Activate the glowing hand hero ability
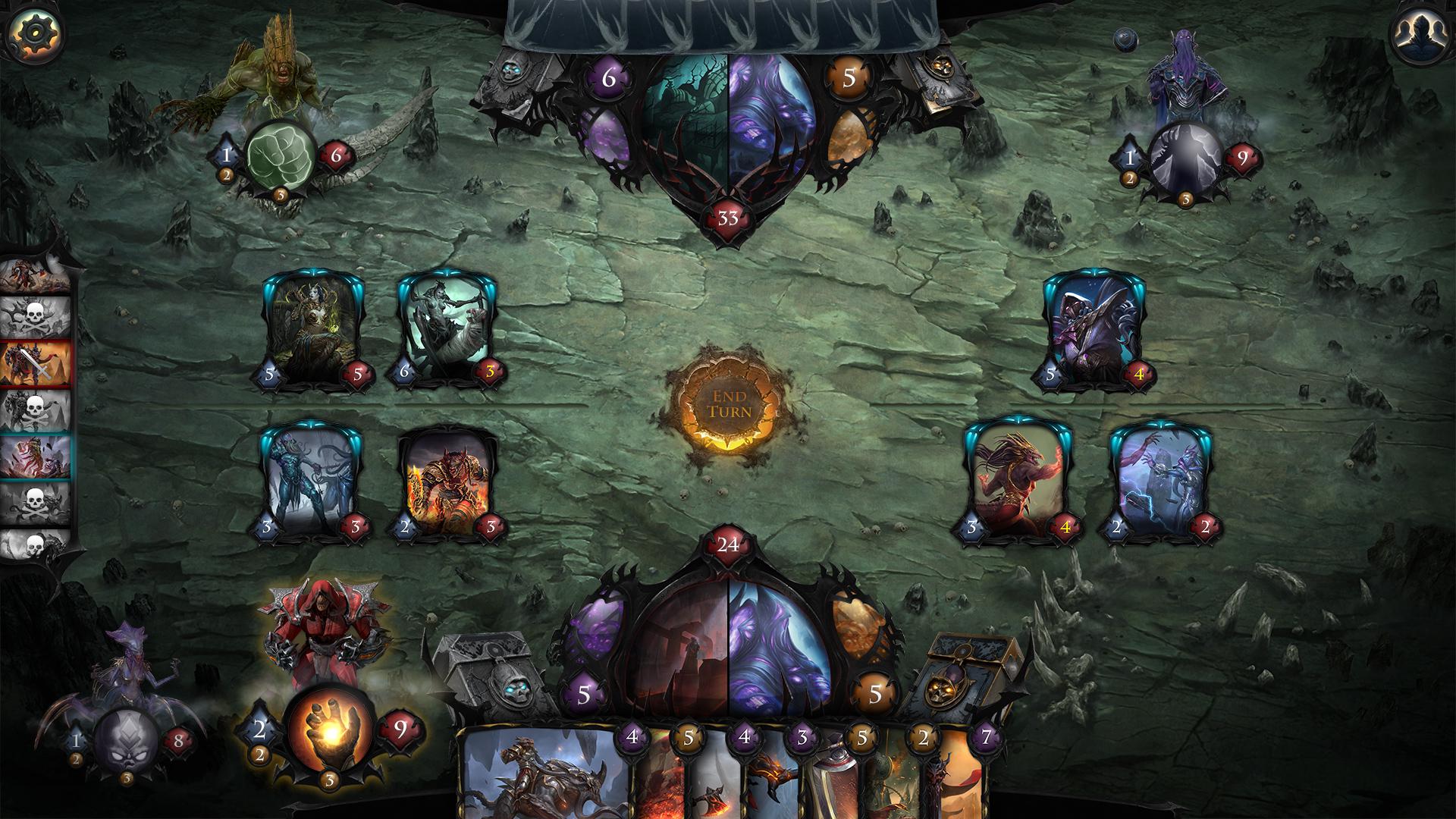This screenshot has height=819, width=1456. click(x=328, y=730)
